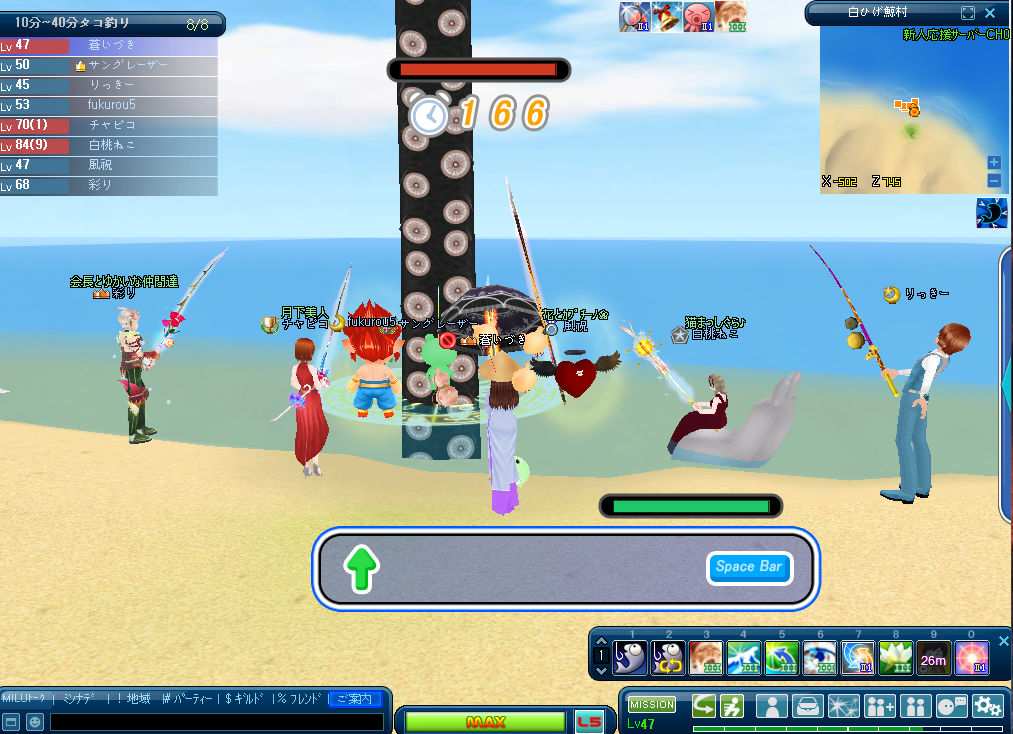The width and height of the screenshot is (1013, 734).
Task: Zoom in the minimap with plus button
Action: pyautogui.click(x=994, y=163)
